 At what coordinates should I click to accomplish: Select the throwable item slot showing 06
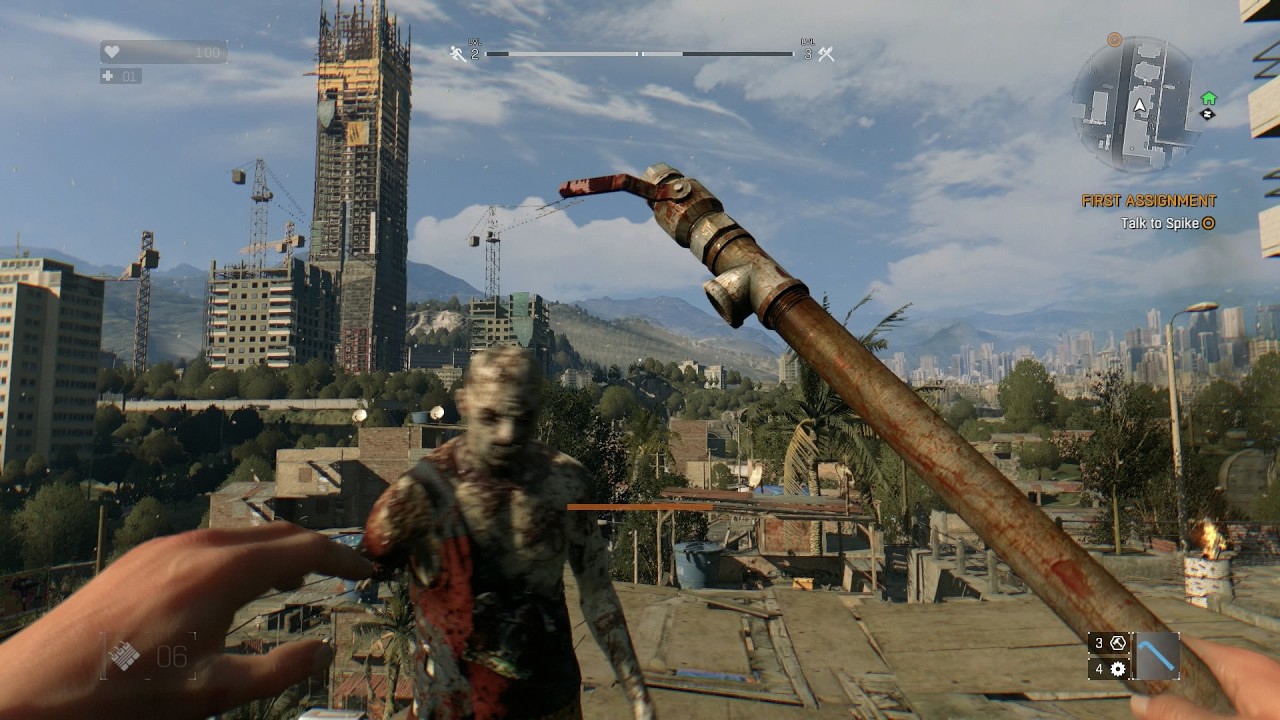tap(148, 656)
